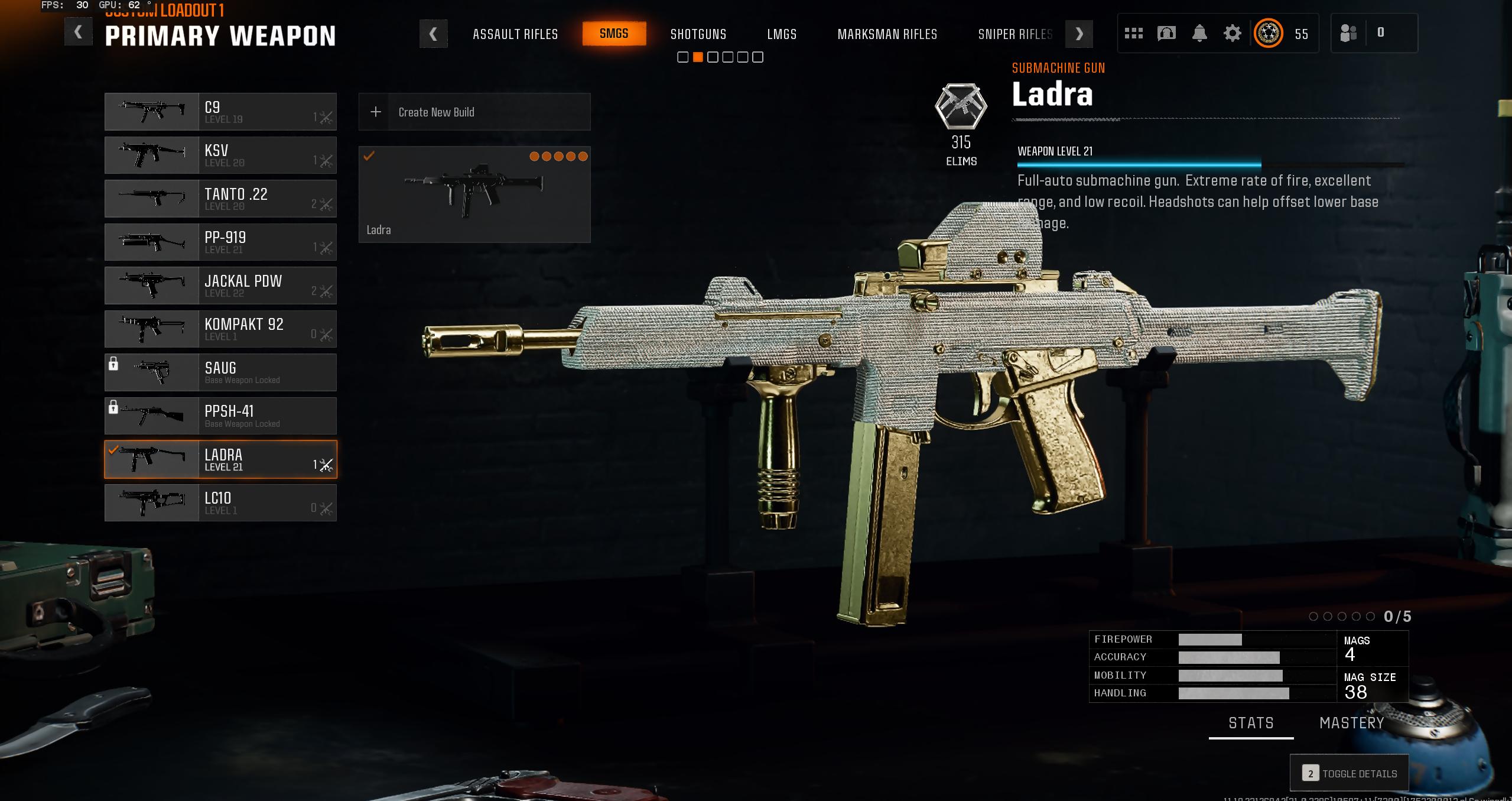Screen dimensions: 1512x801
Task: Select the PP-919 from the list
Action: pos(220,242)
